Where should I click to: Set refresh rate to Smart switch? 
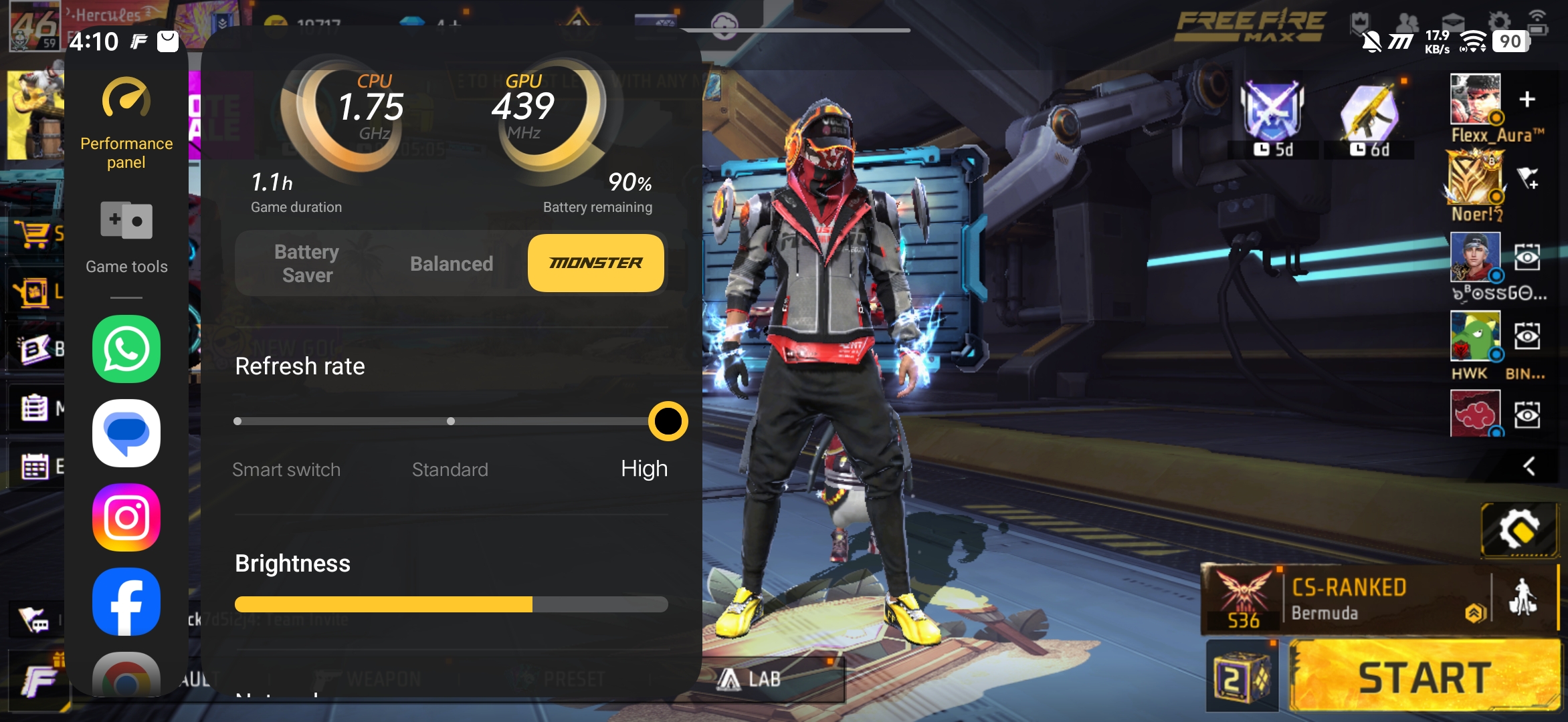click(x=238, y=421)
